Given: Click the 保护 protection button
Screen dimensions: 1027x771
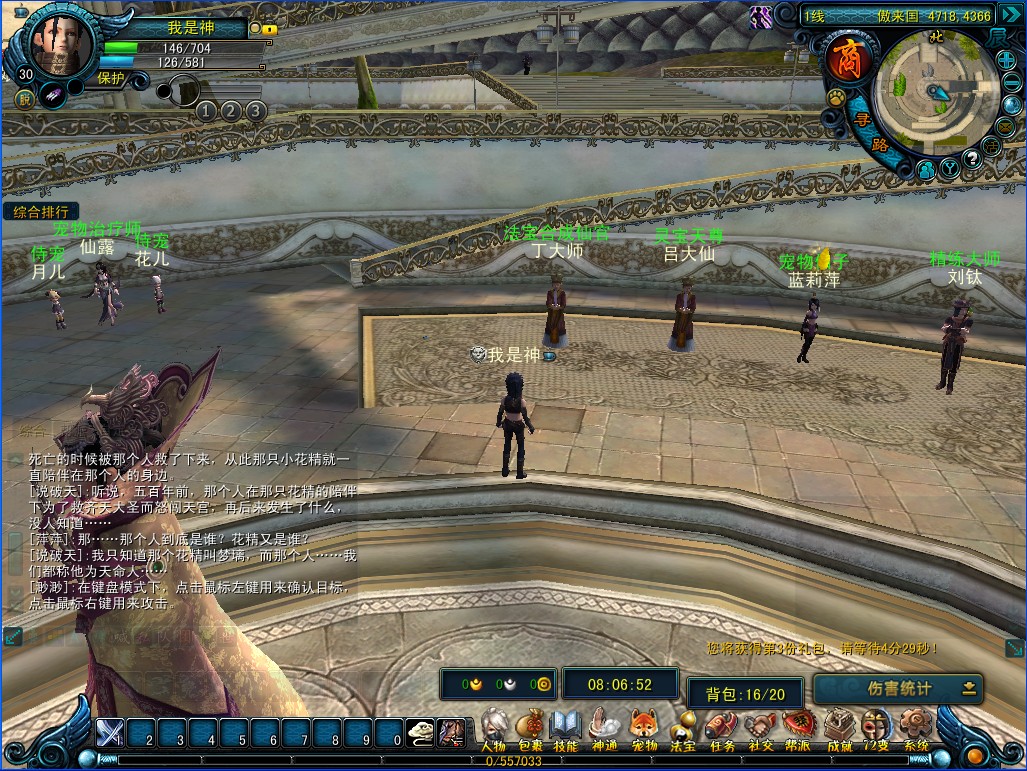Looking at the screenshot, I should 112,78.
